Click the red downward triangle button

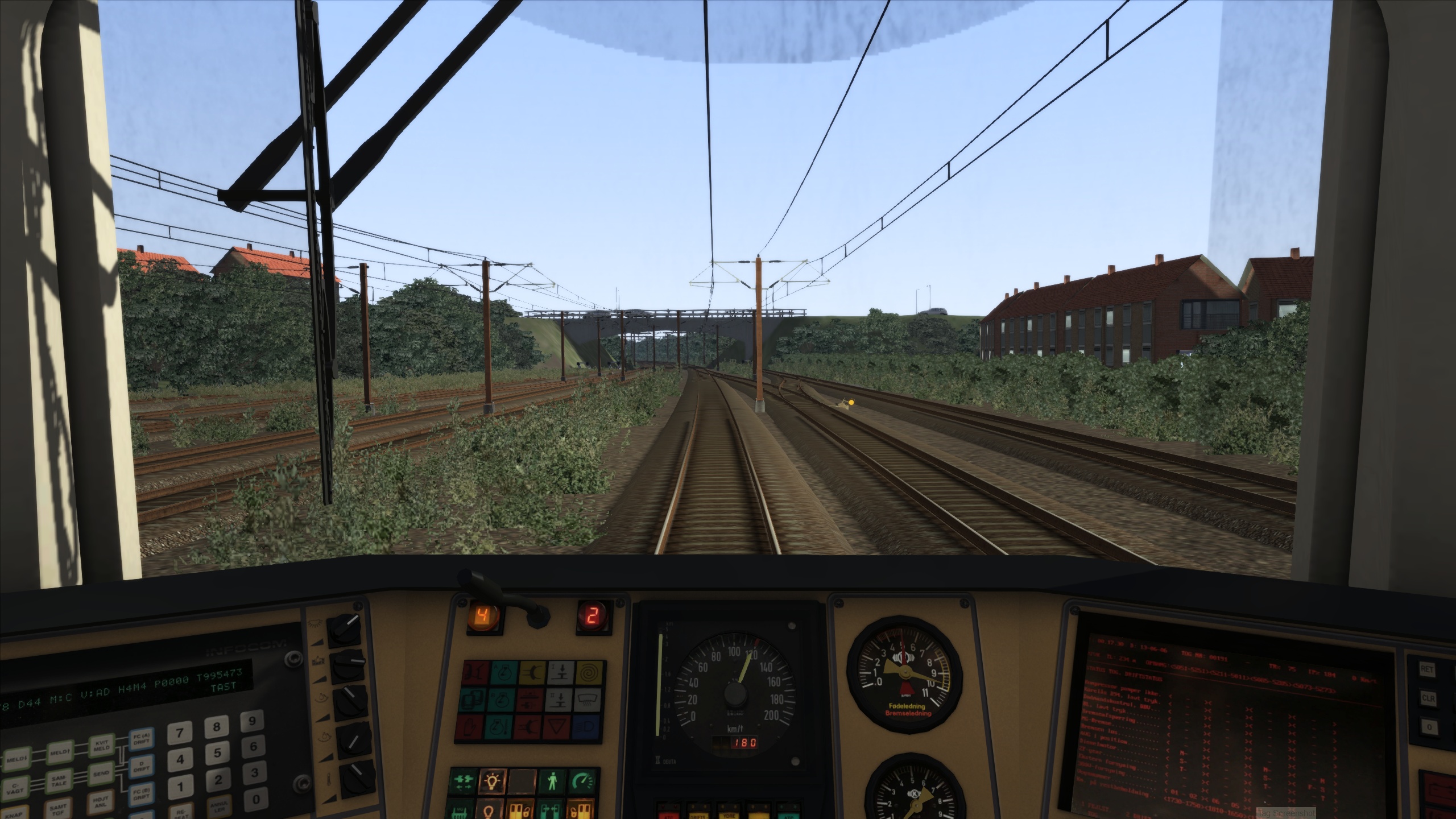559,727
